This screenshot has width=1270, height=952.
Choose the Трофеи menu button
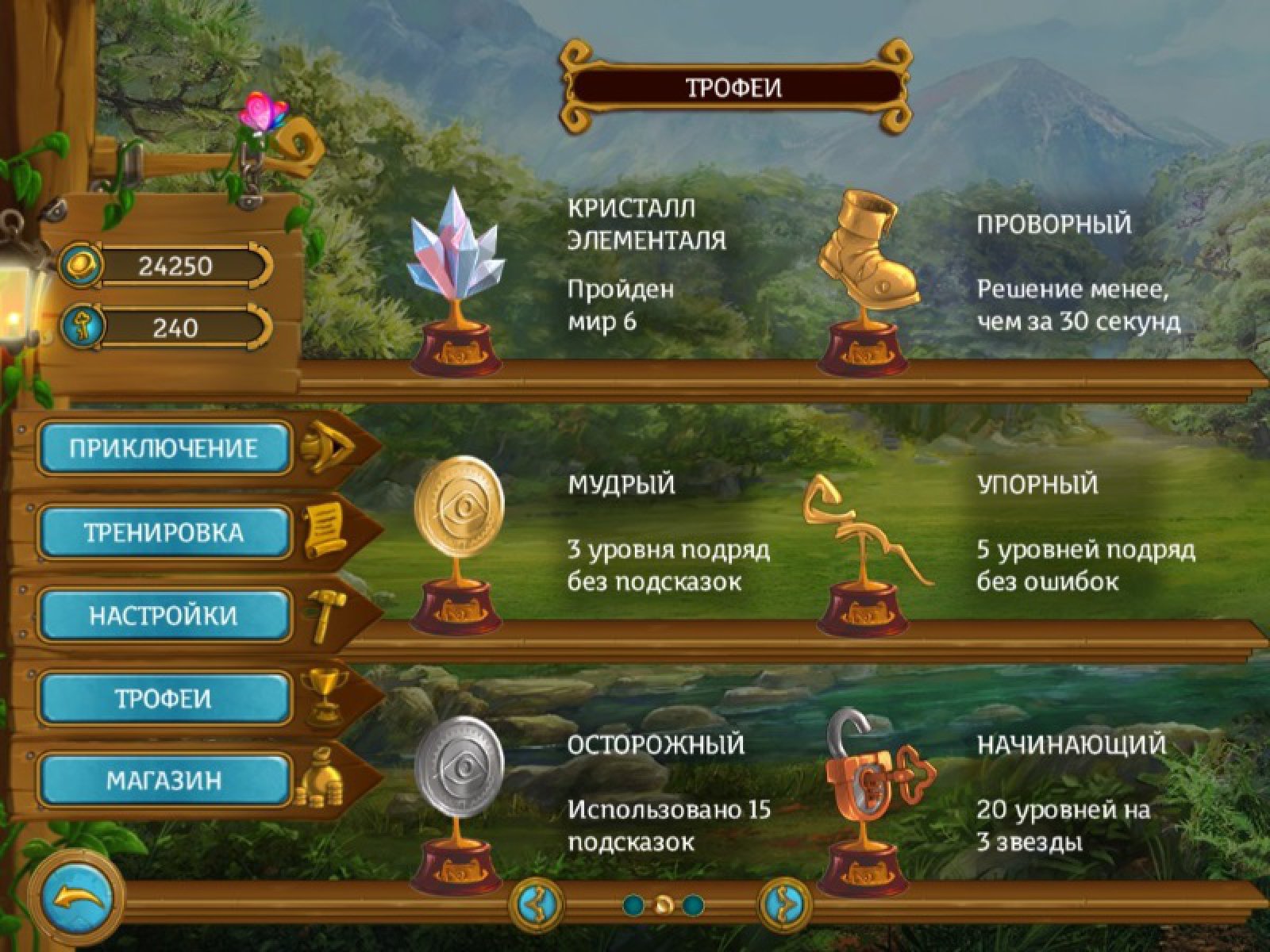pos(164,699)
